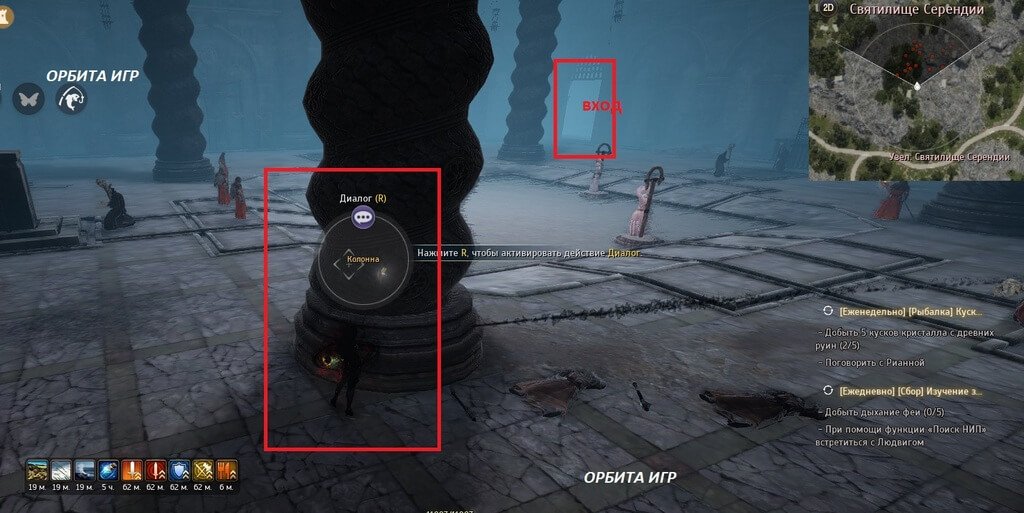Click the yellow crossed-out axe buff icon
The width and height of the screenshot is (1024, 513).
[x=202, y=470]
